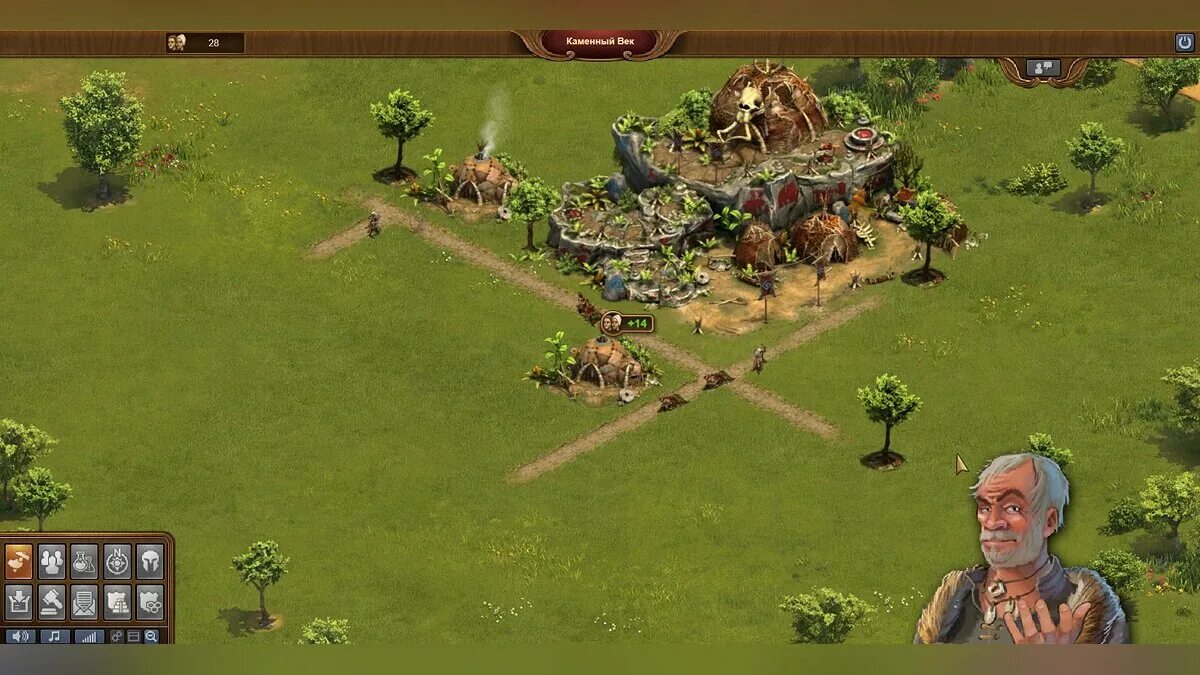Image resolution: width=1200 pixels, height=675 pixels.
Task: Open army management helmet icon
Action: (149, 562)
